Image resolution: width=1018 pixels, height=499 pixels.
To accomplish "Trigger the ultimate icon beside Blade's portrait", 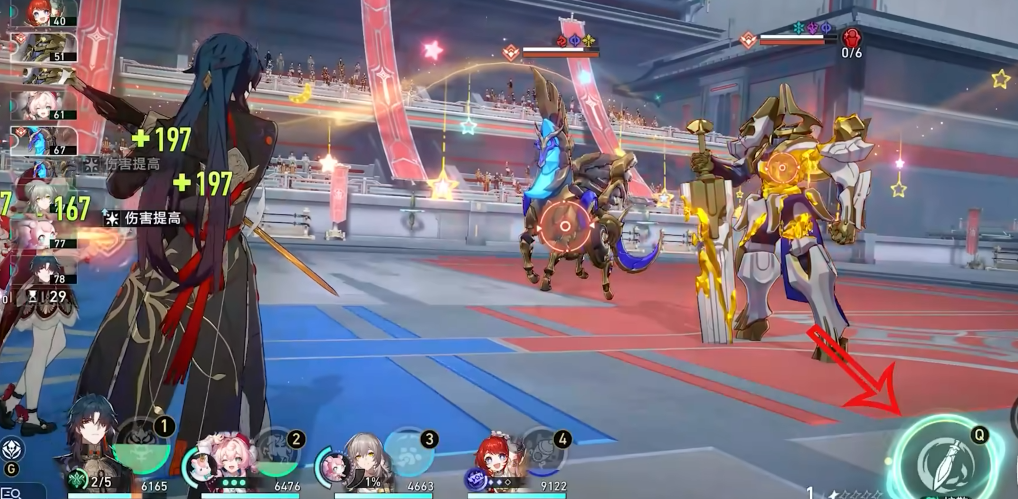I will [x=141, y=448].
